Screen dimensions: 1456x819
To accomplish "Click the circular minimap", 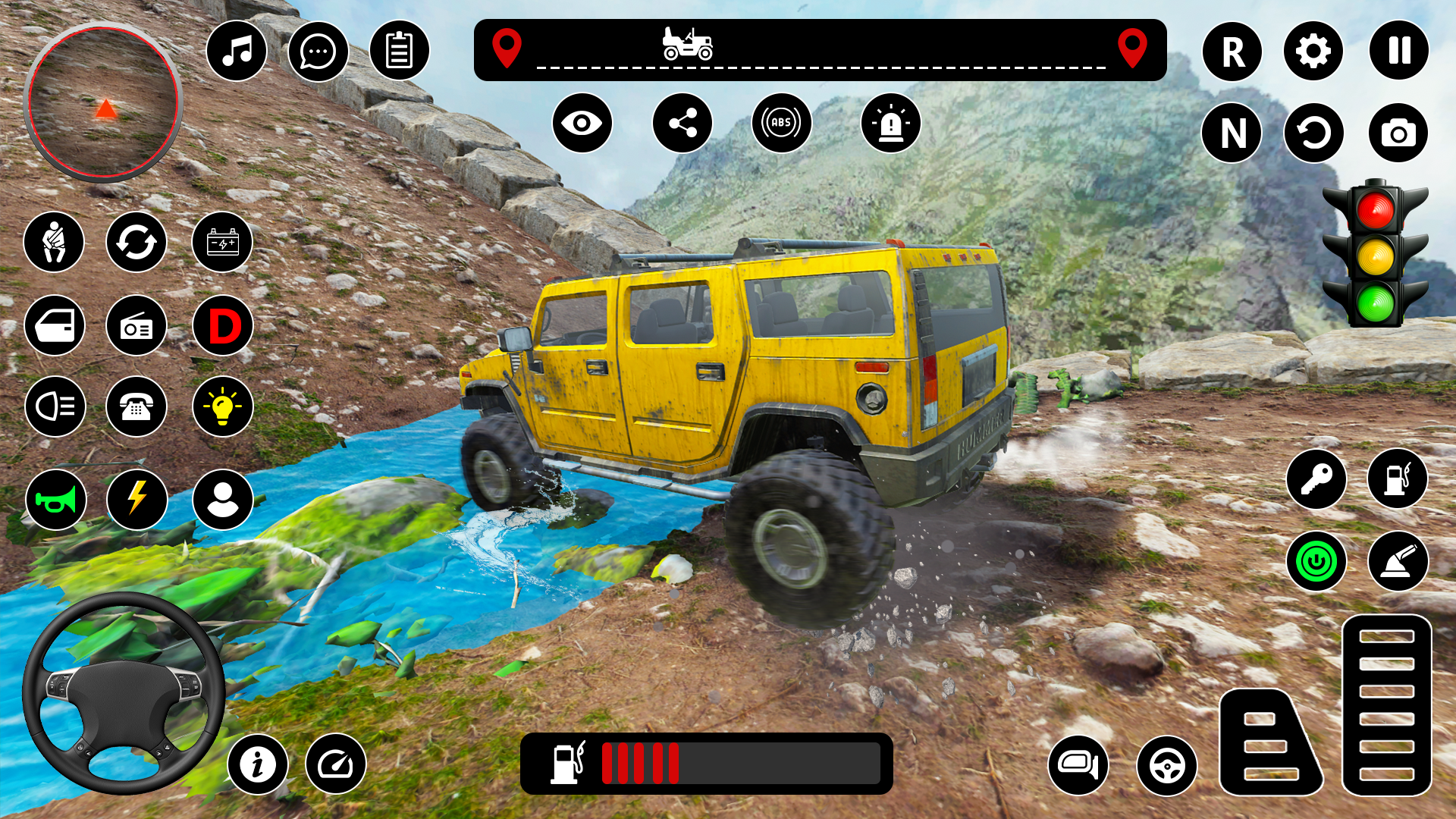I will pos(103,102).
